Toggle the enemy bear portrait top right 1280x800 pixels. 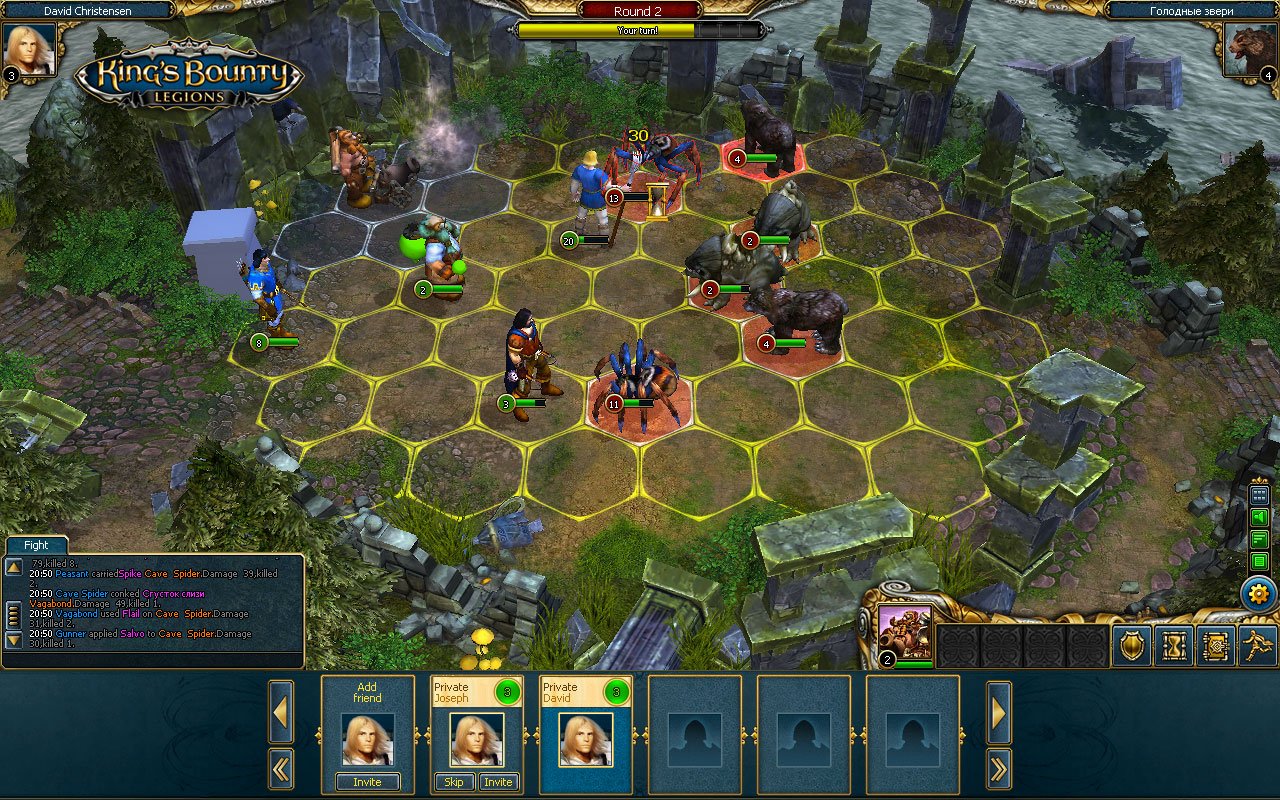click(x=1248, y=48)
